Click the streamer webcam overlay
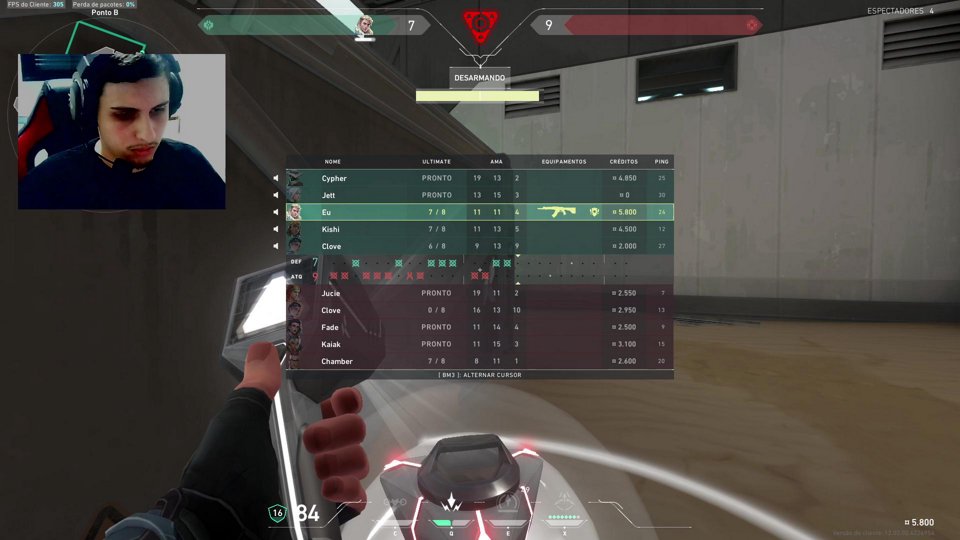 [x=121, y=131]
